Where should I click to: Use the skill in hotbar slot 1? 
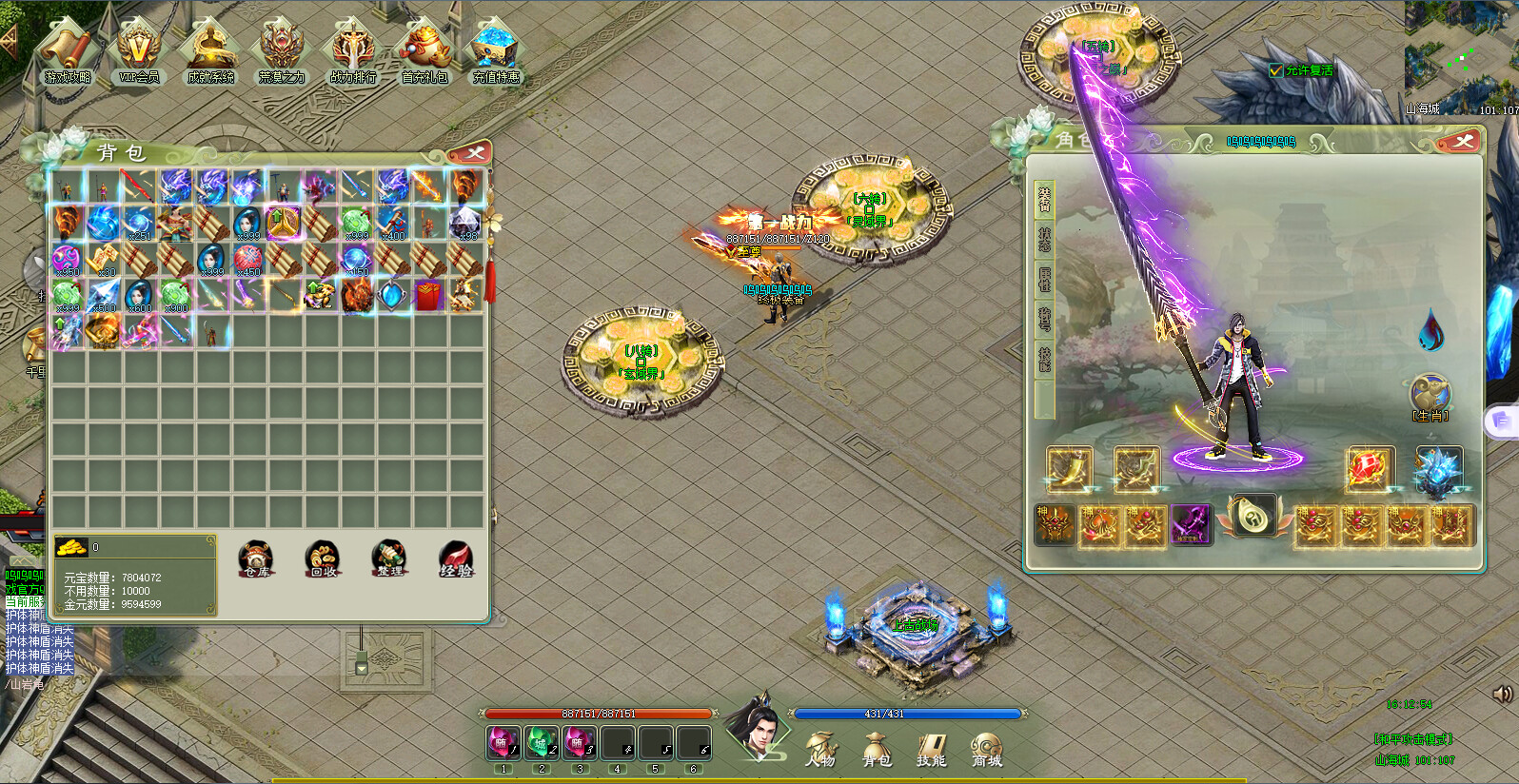(x=503, y=743)
